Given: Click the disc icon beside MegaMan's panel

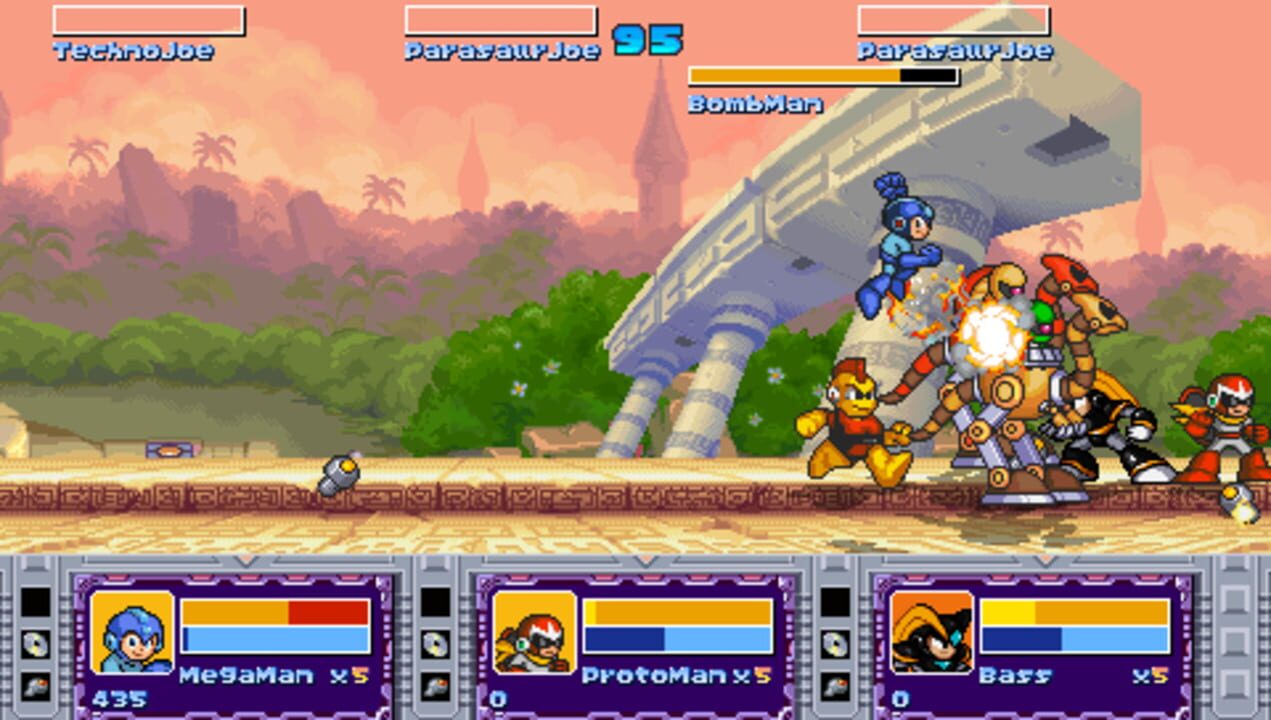Looking at the screenshot, I should [x=36, y=644].
